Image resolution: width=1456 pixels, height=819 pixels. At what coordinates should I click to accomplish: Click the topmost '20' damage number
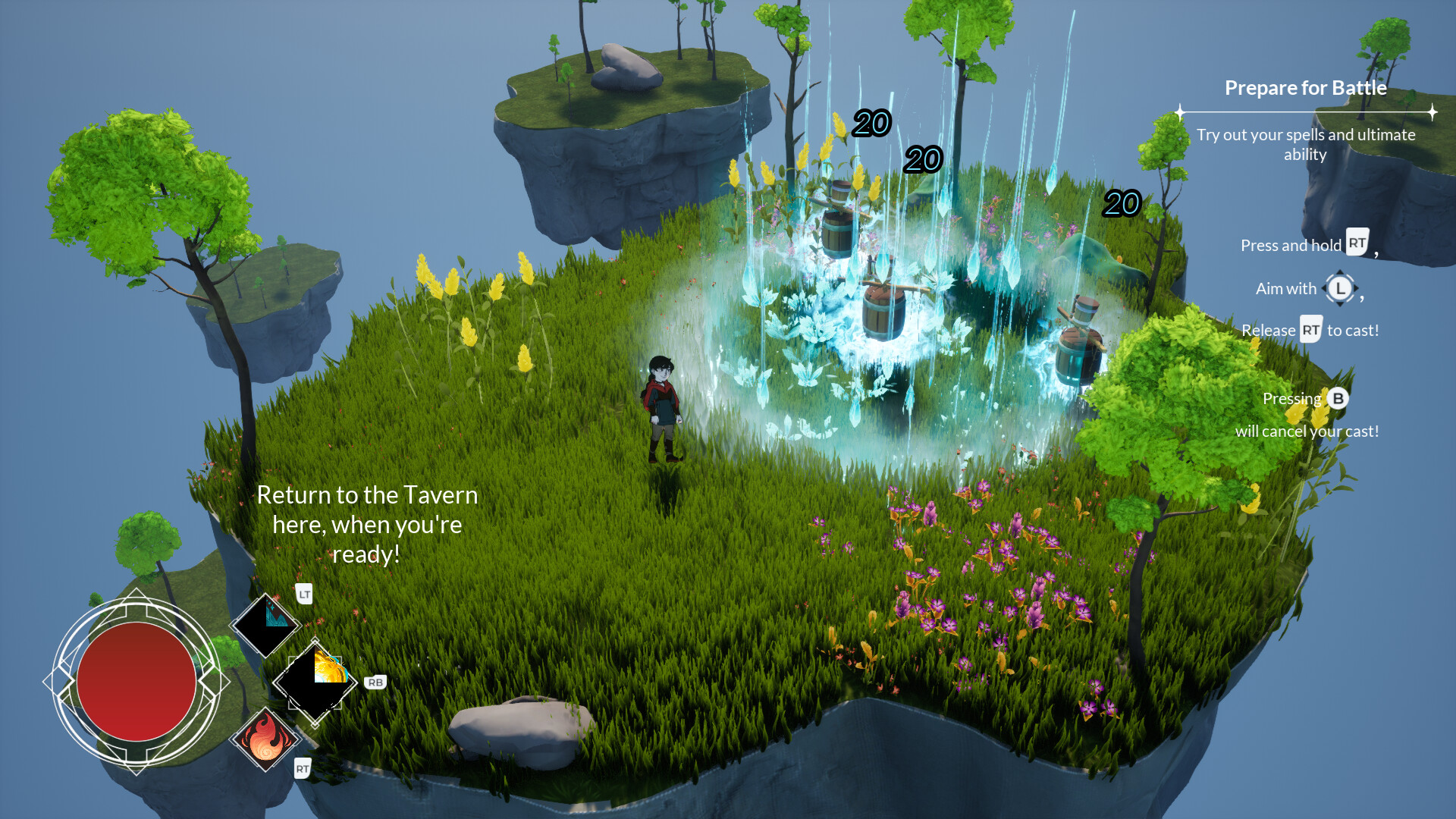coord(872,124)
